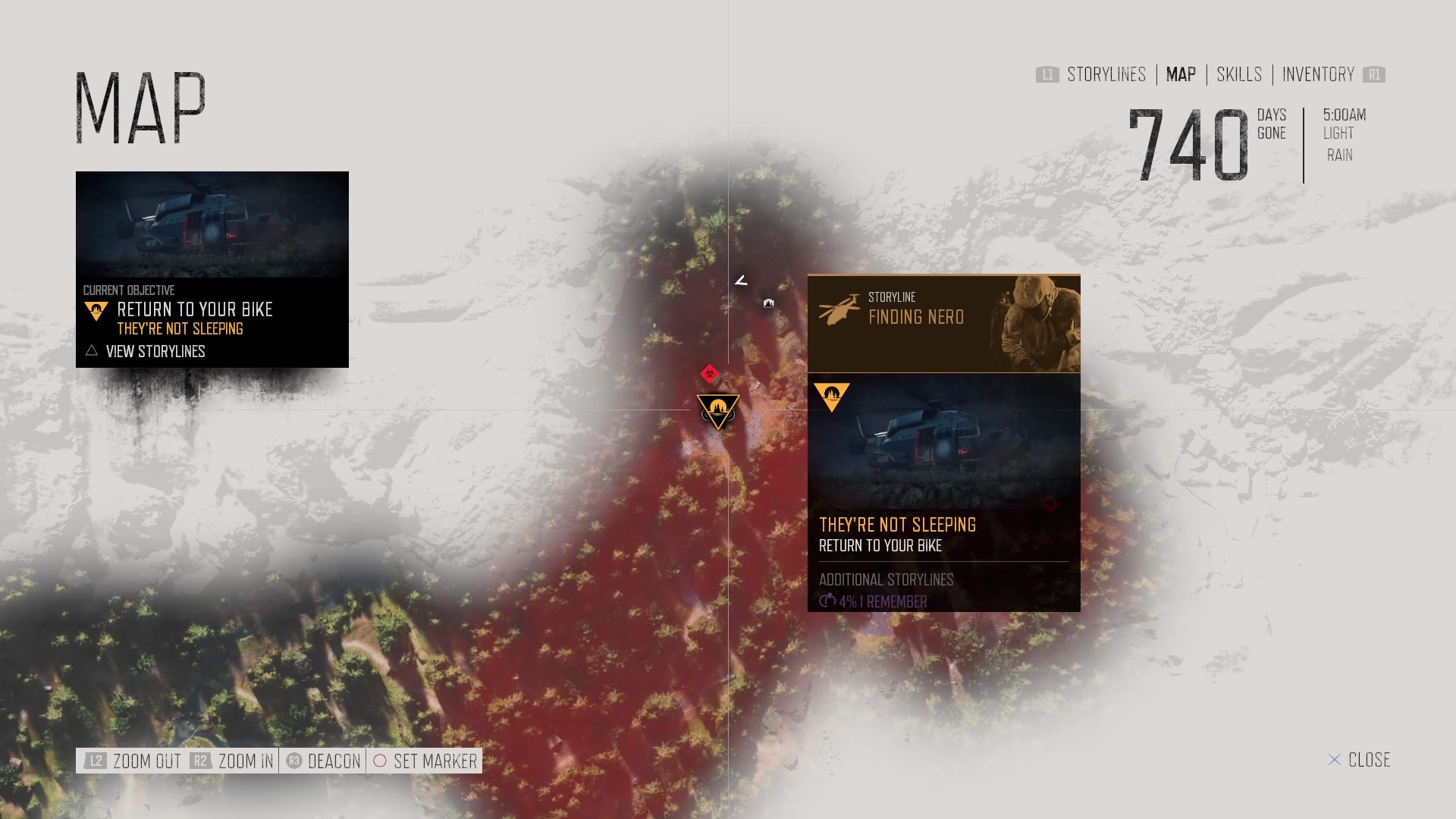Open the Skills tab
The image size is (1456, 819).
pos(1239,74)
